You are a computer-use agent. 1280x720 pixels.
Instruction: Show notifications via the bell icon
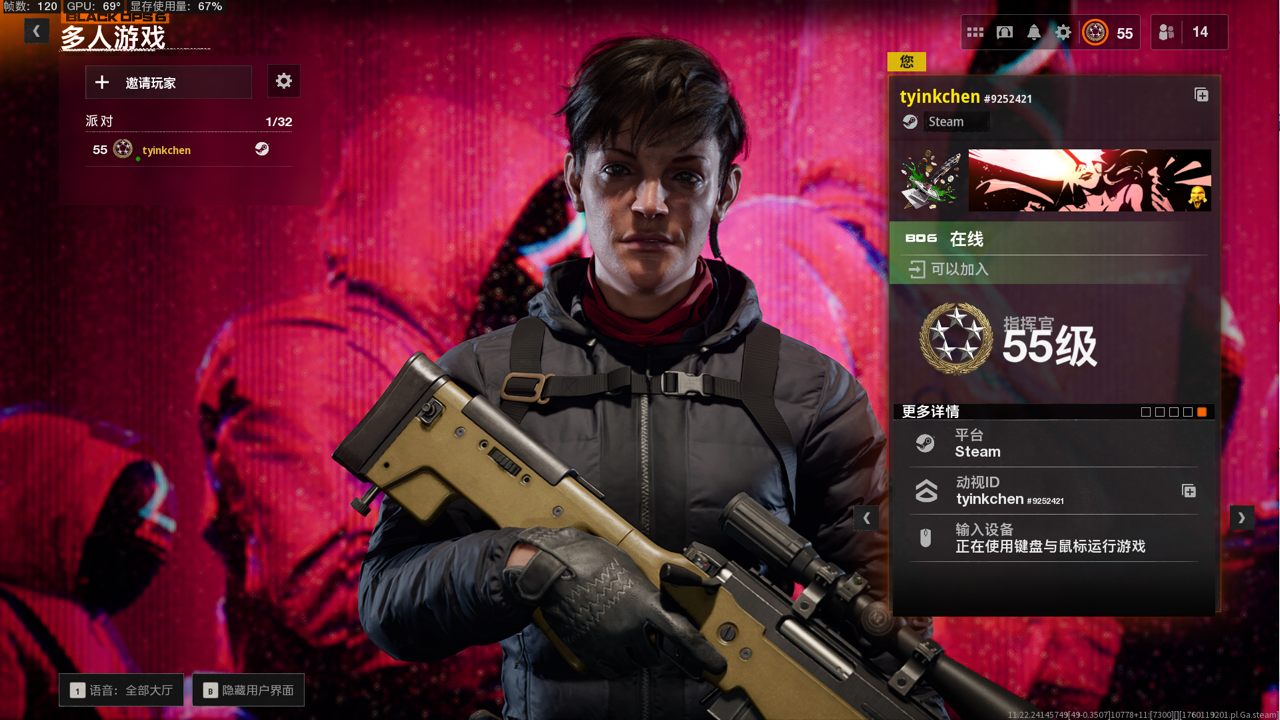1034,32
